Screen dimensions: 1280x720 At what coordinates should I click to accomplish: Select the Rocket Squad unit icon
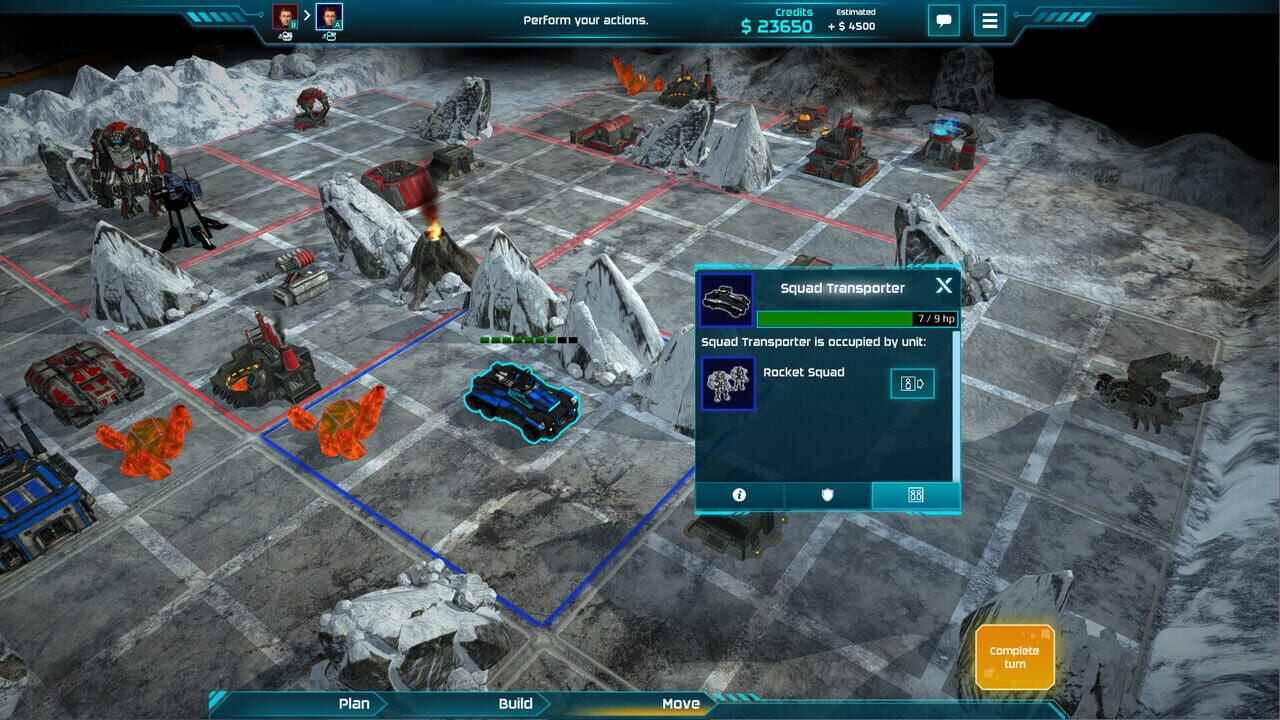point(728,381)
